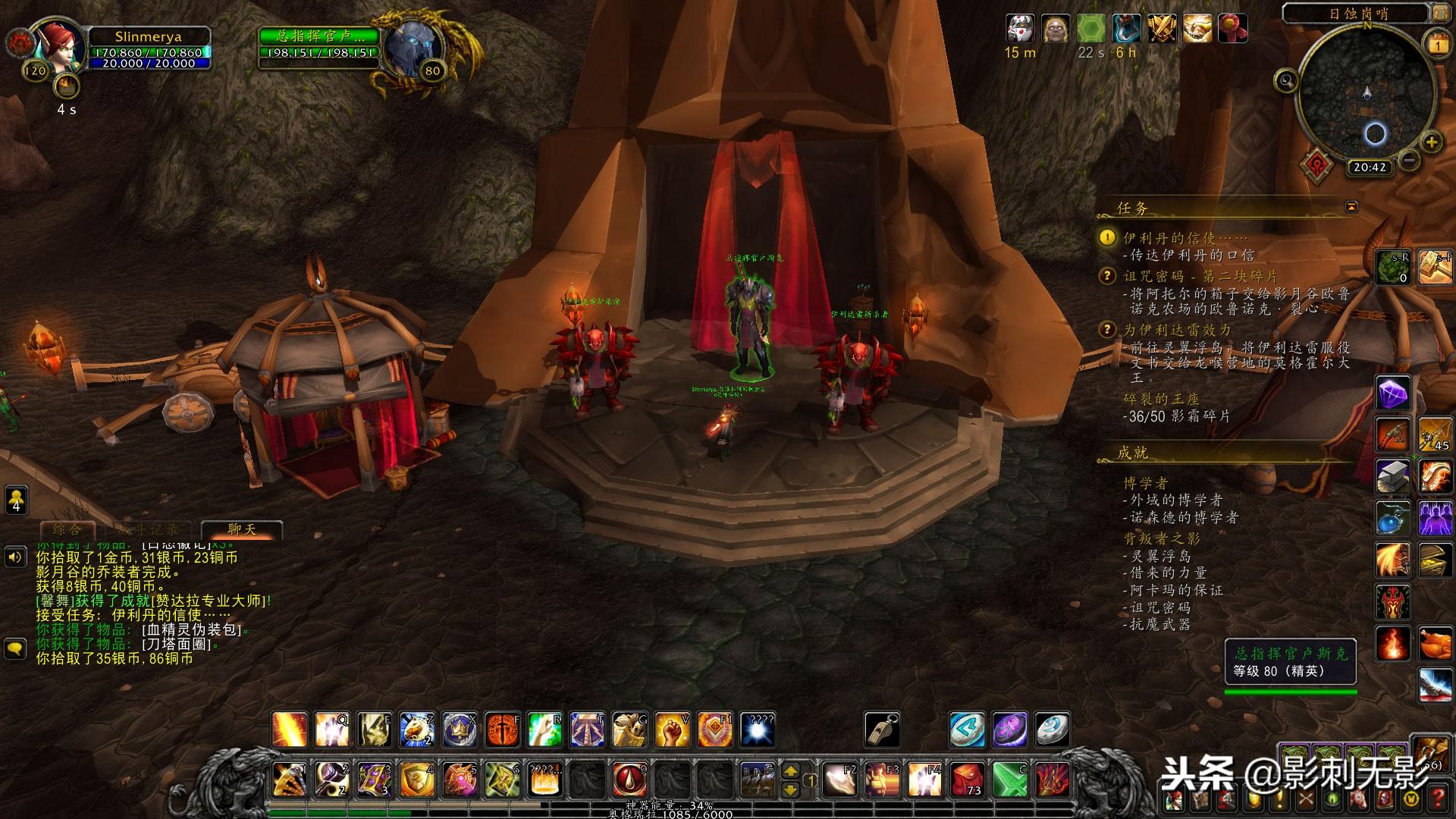
Task: Open the calendar button beside the minimap
Action: (1438, 45)
